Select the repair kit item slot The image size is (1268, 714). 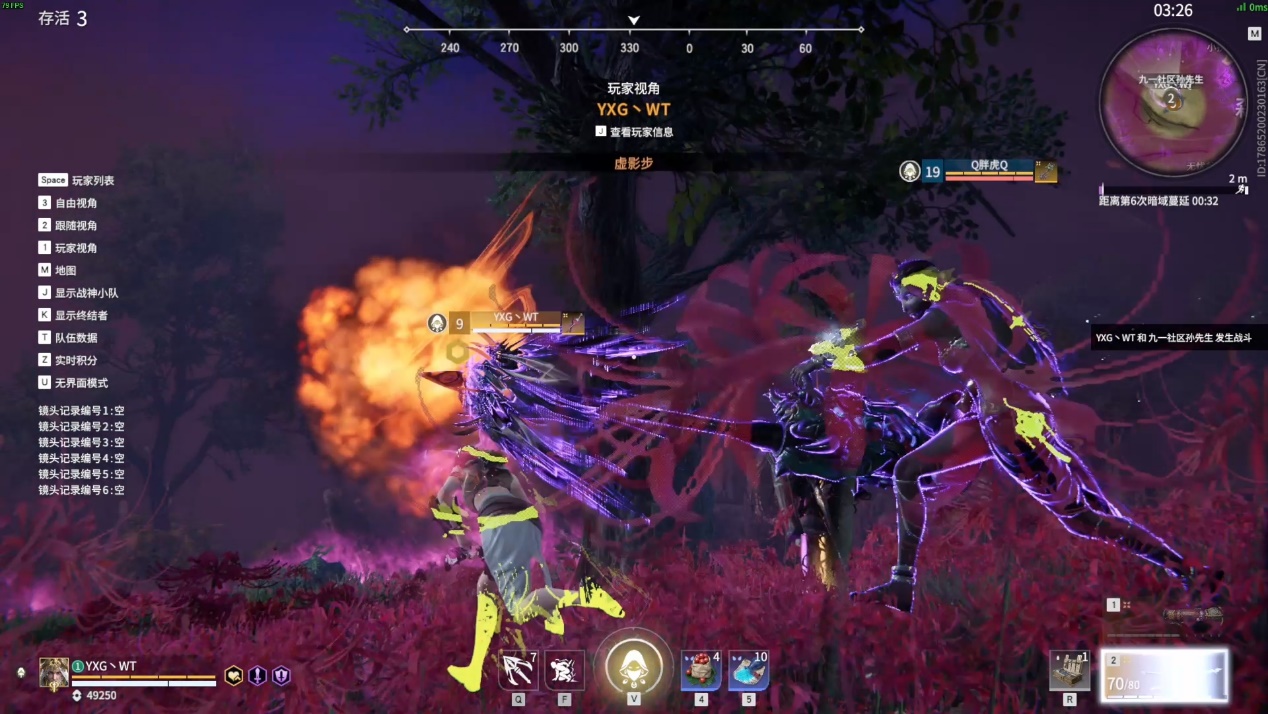tap(1070, 670)
